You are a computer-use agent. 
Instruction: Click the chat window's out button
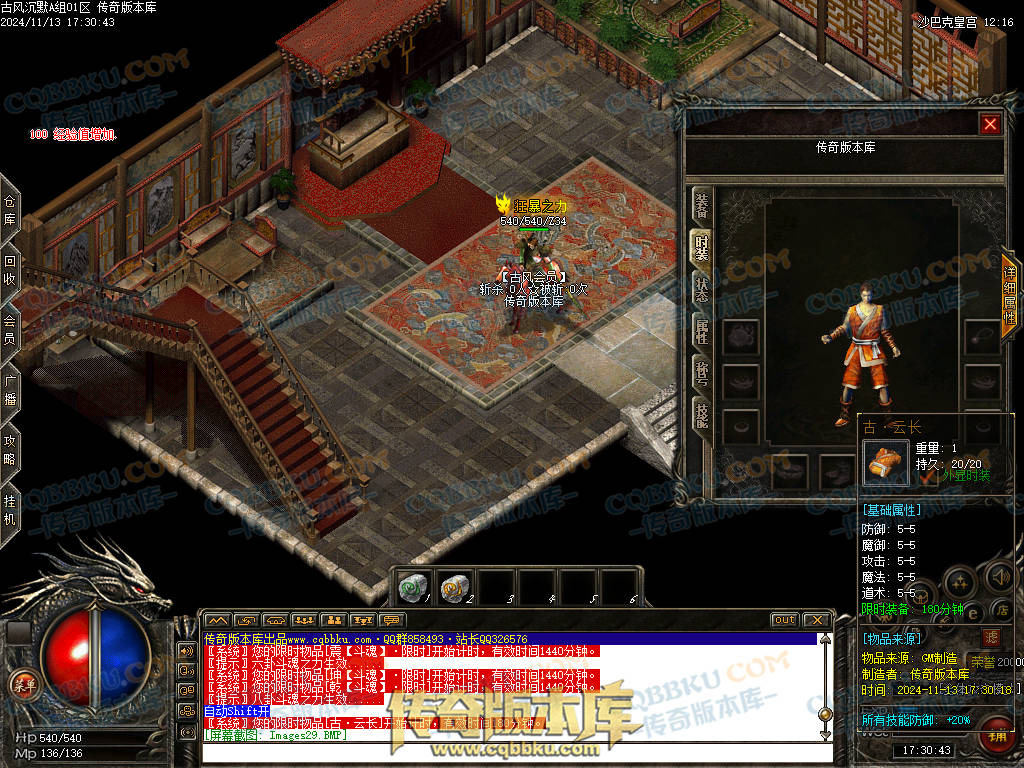click(x=784, y=620)
